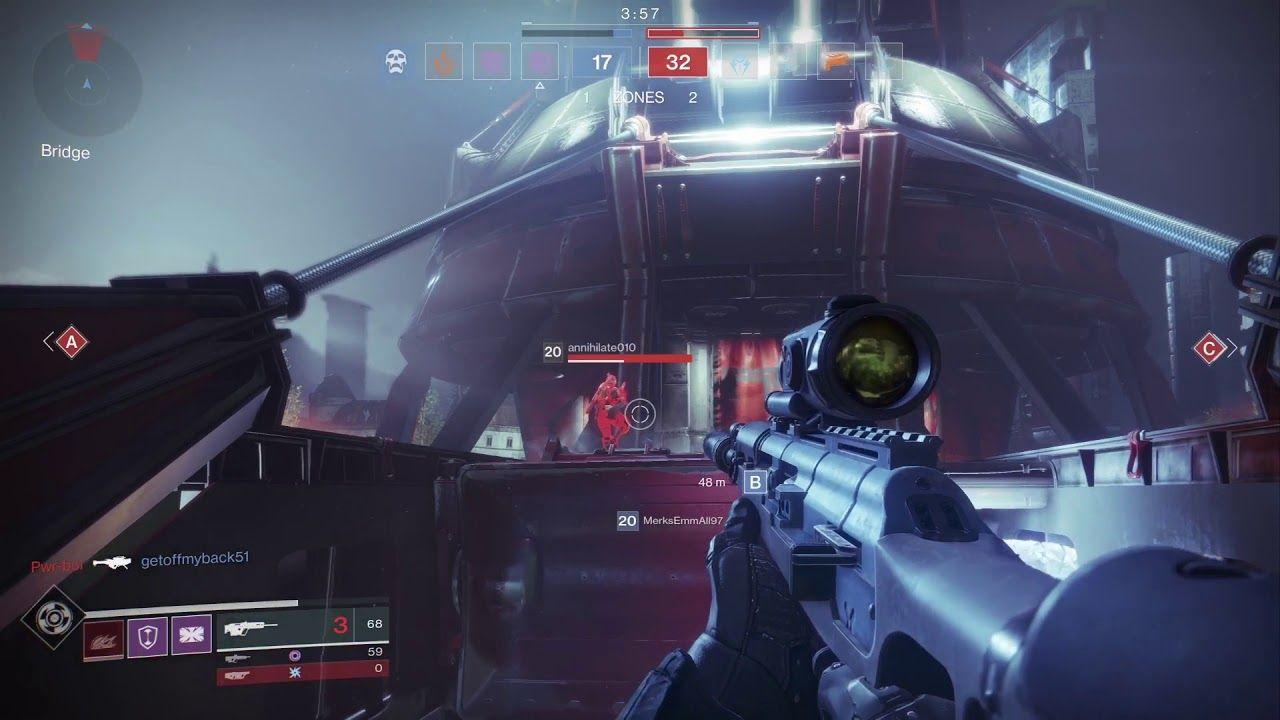Viewport: 1280px width, 720px height.
Task: Select the orange flame buff icon
Action: 446,61
